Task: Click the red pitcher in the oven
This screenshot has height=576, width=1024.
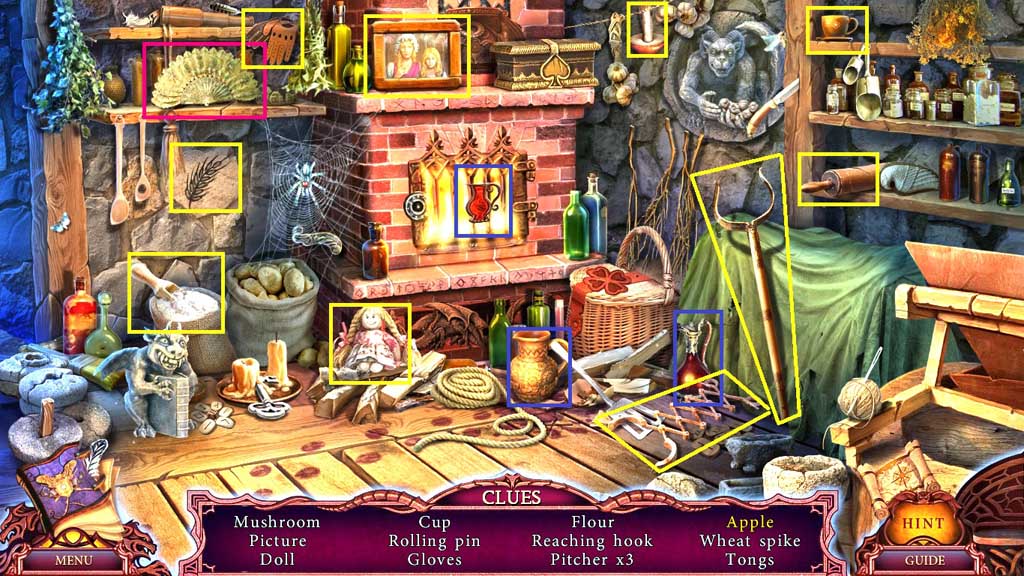Action: (x=482, y=201)
